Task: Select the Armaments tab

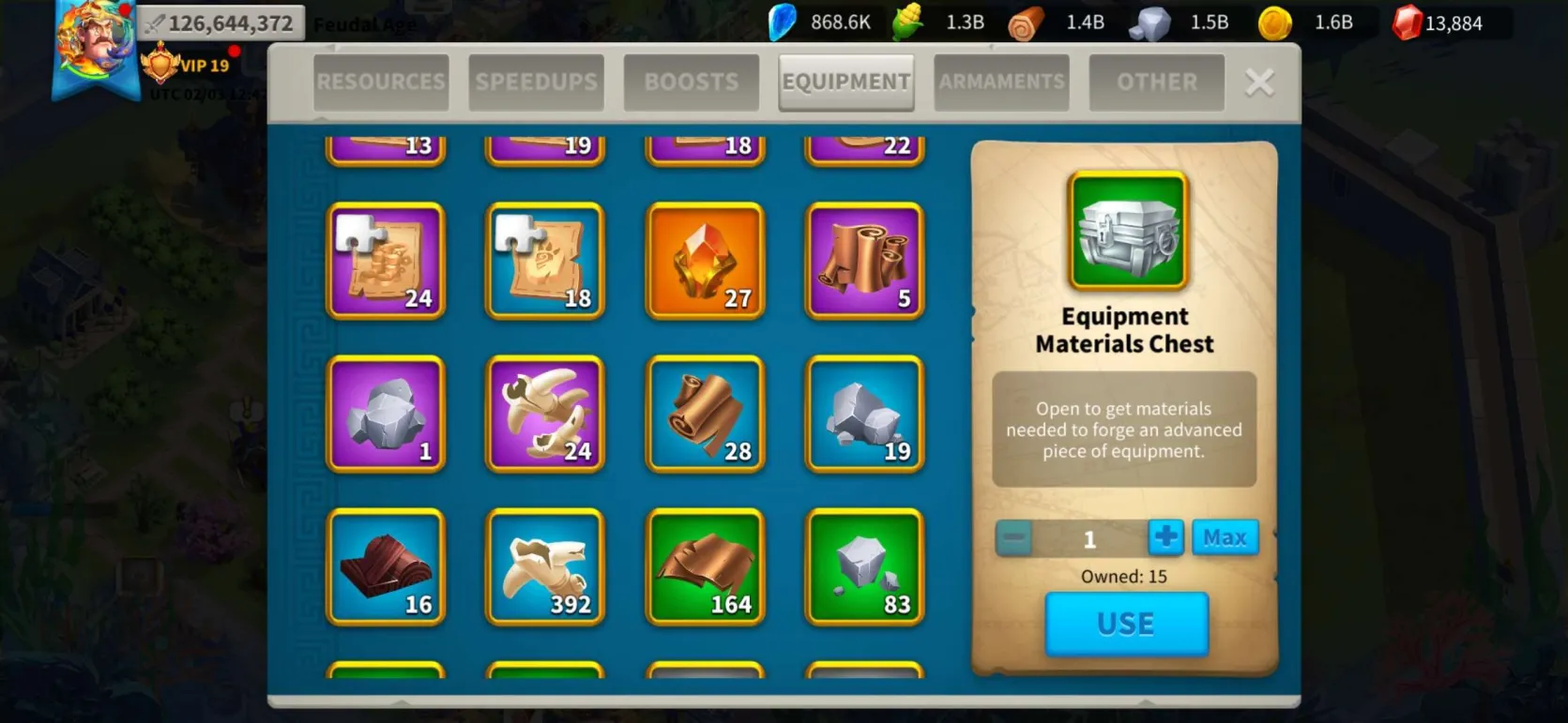Action: tap(1001, 83)
